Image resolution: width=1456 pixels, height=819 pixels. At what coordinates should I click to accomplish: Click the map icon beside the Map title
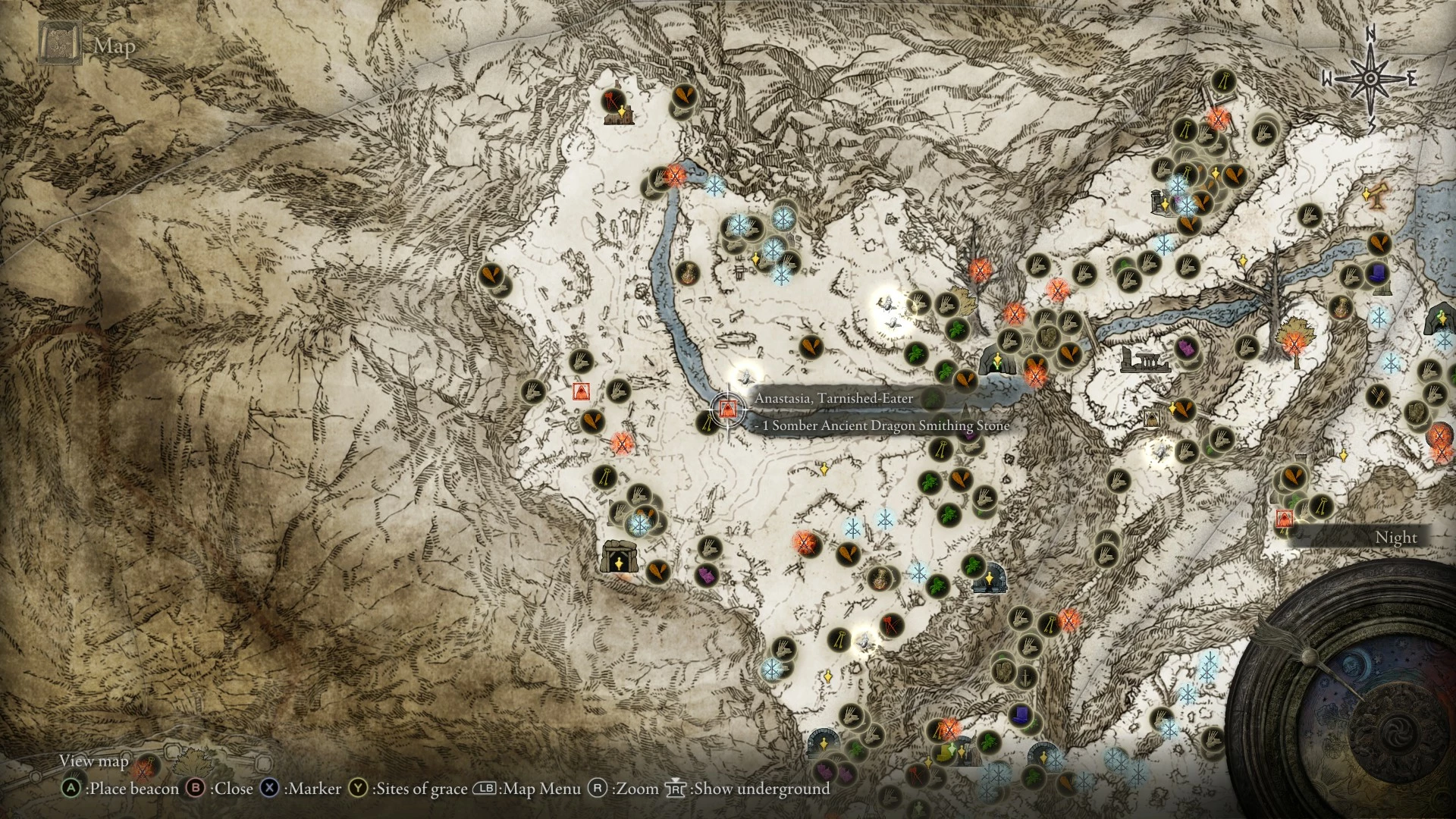click(61, 41)
